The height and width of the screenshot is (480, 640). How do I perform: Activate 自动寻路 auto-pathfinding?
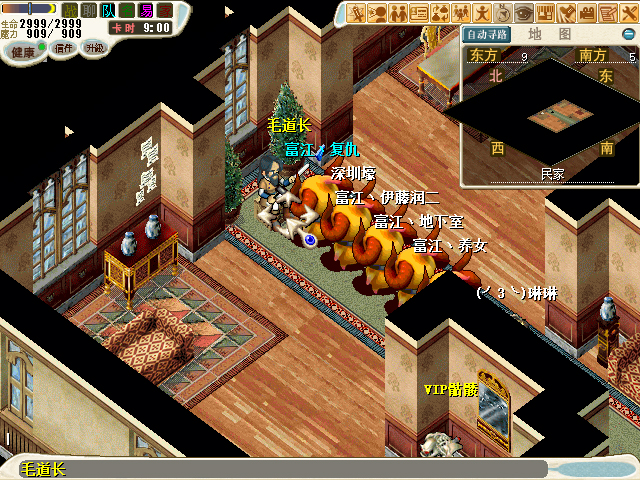(x=488, y=34)
